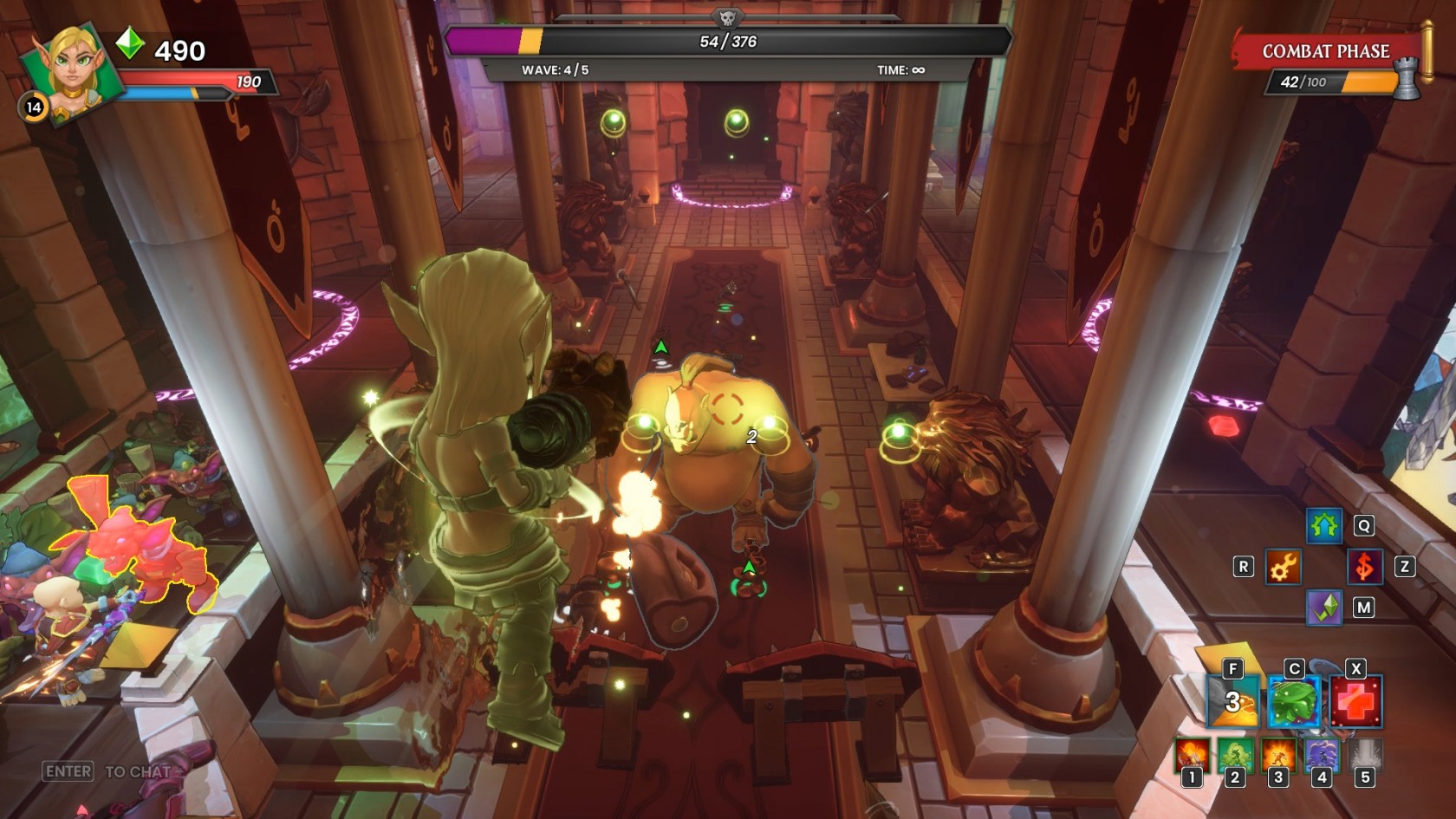Image resolution: width=1456 pixels, height=819 pixels.
Task: Pick the orange flame figure tower slot
Action: (1277, 755)
